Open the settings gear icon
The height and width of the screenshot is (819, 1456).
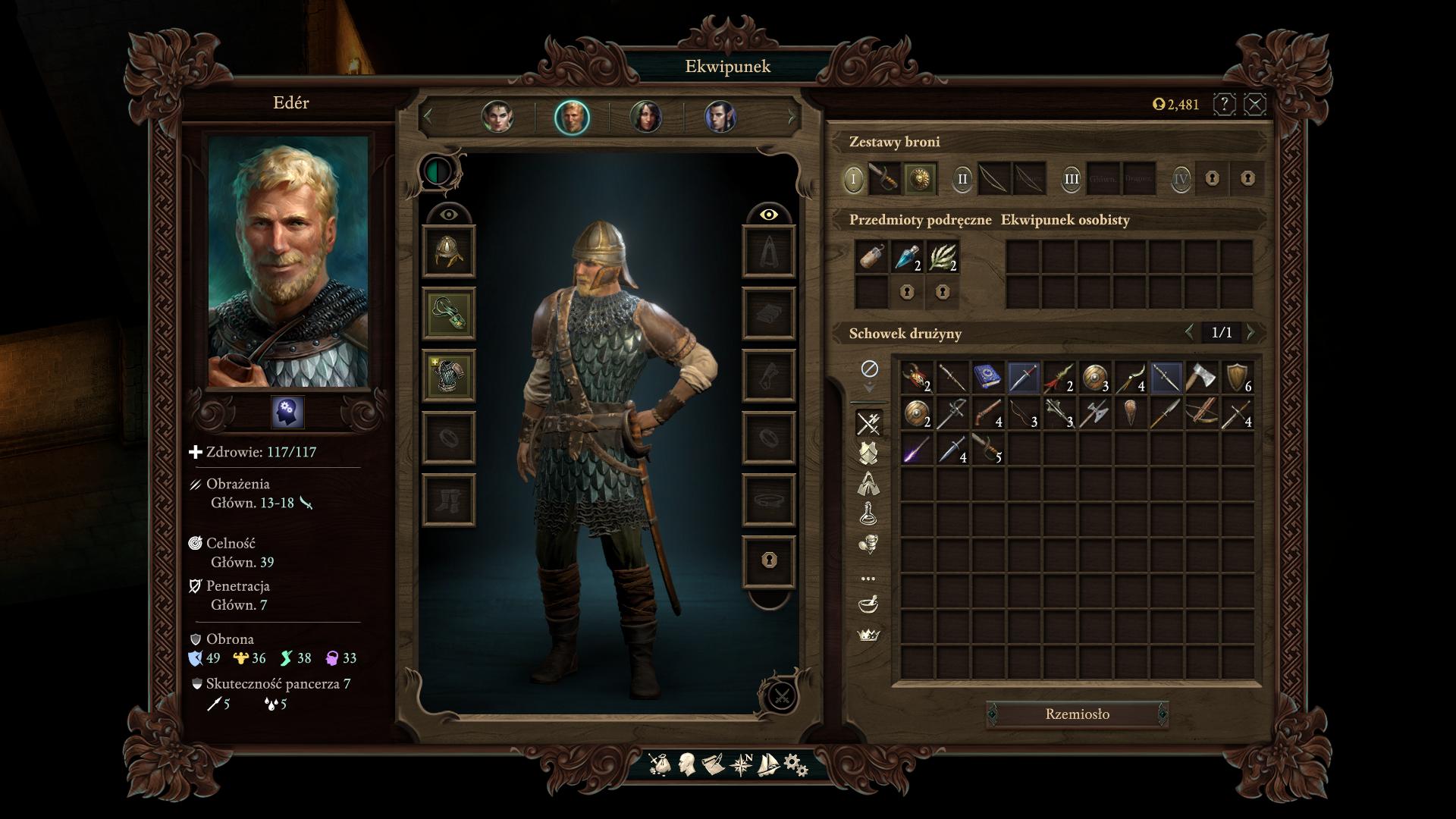click(795, 764)
